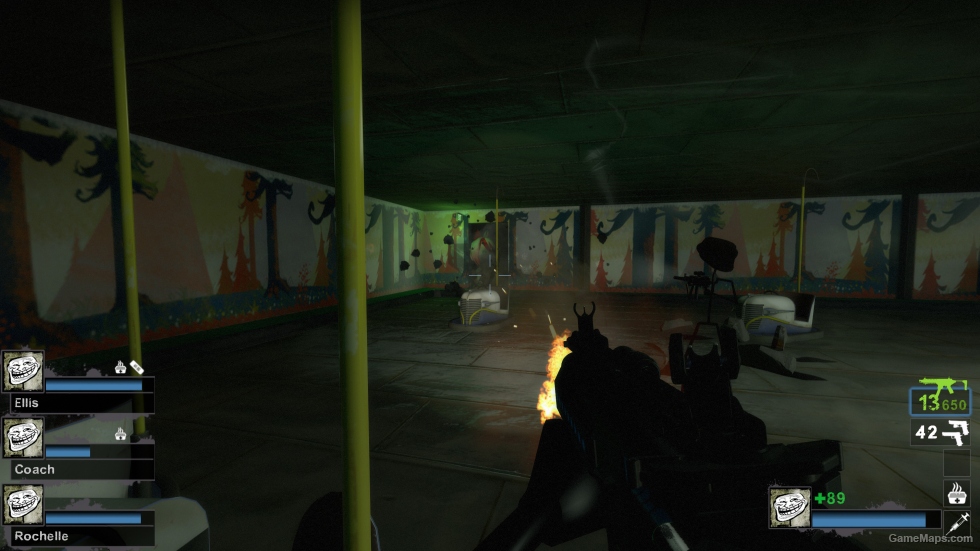The image size is (980, 551).
Task: Click your own portrait beside the +89 health
Action: (x=789, y=507)
